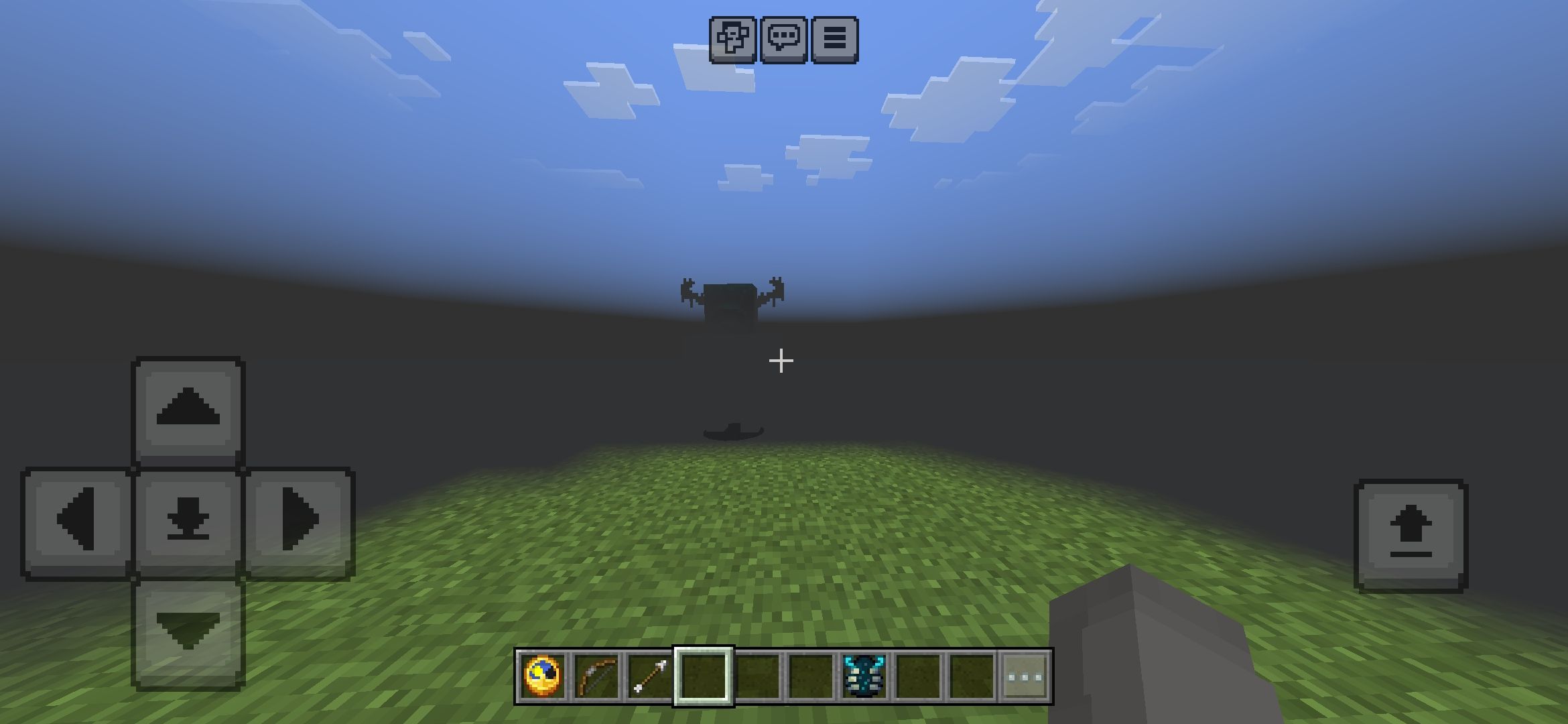Toggle the sneak button in the D-pad center

188,521
